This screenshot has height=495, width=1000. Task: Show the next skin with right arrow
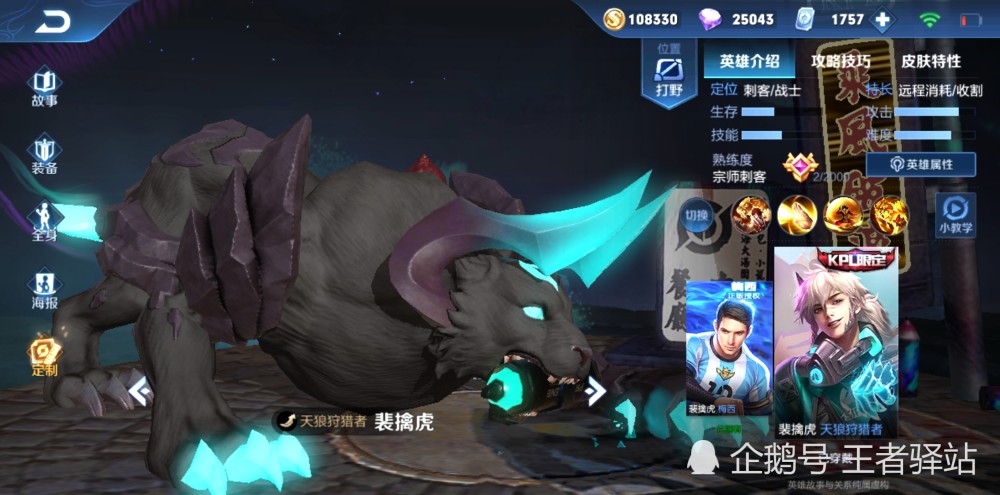(596, 390)
